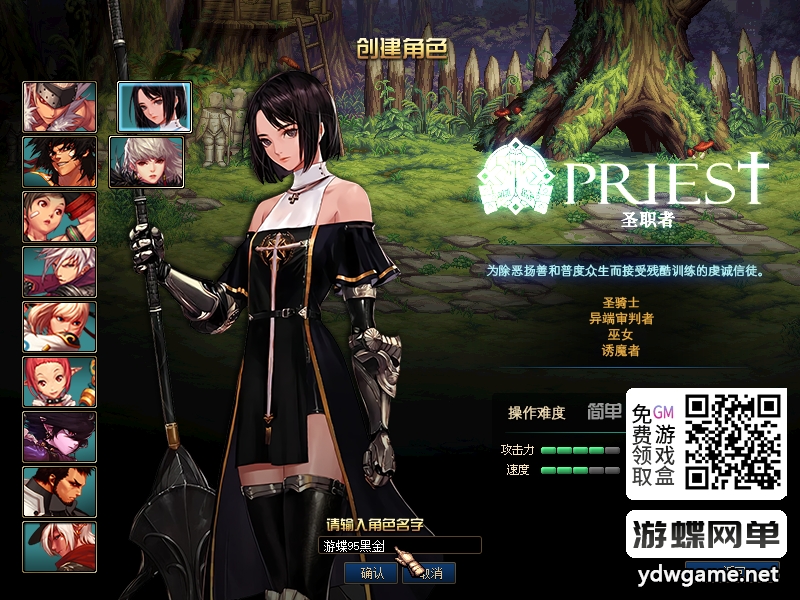Select the white-haired man in purple portrait

(x=60, y=272)
